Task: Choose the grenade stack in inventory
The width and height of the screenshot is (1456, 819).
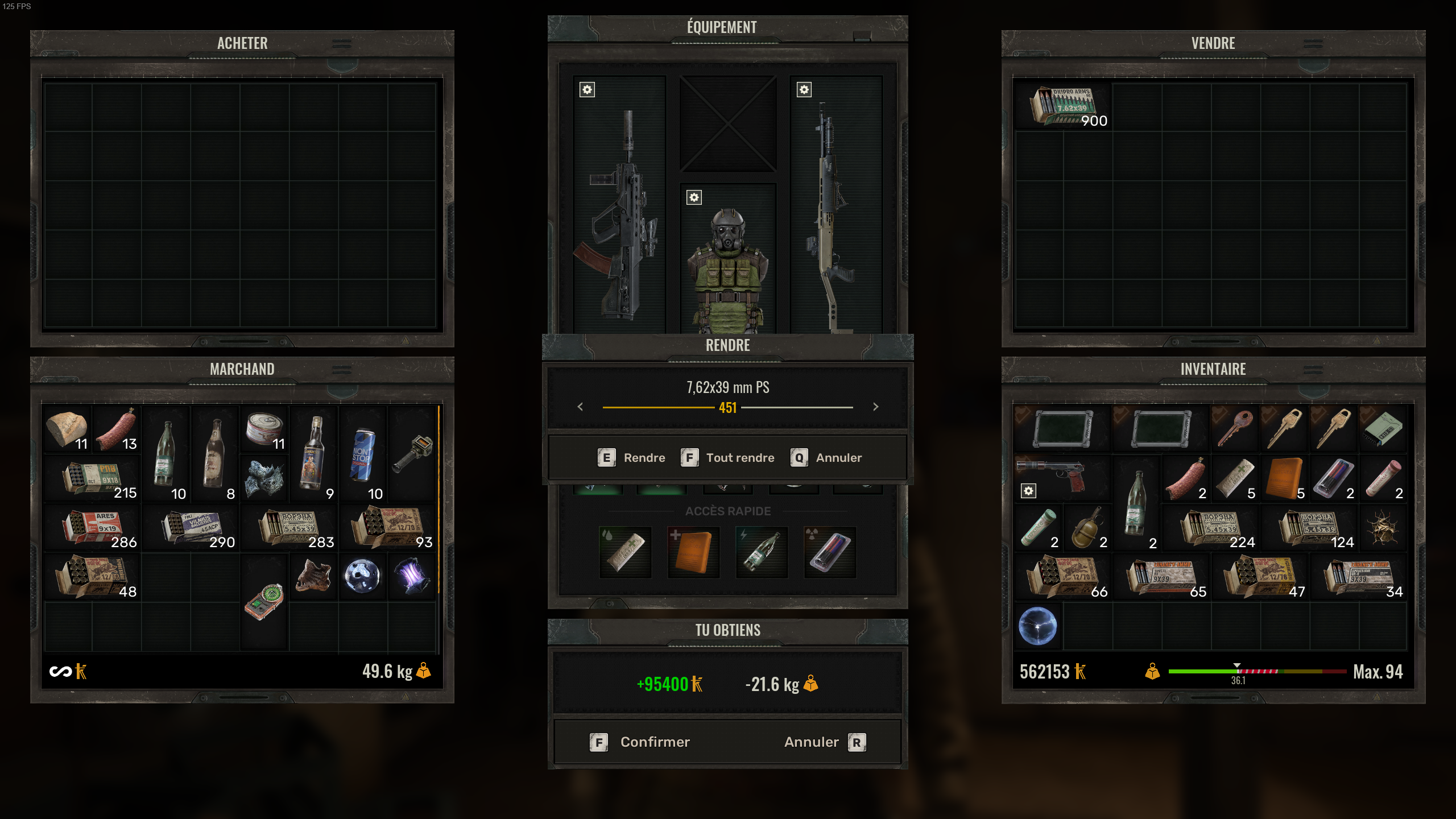Action: click(x=1086, y=527)
